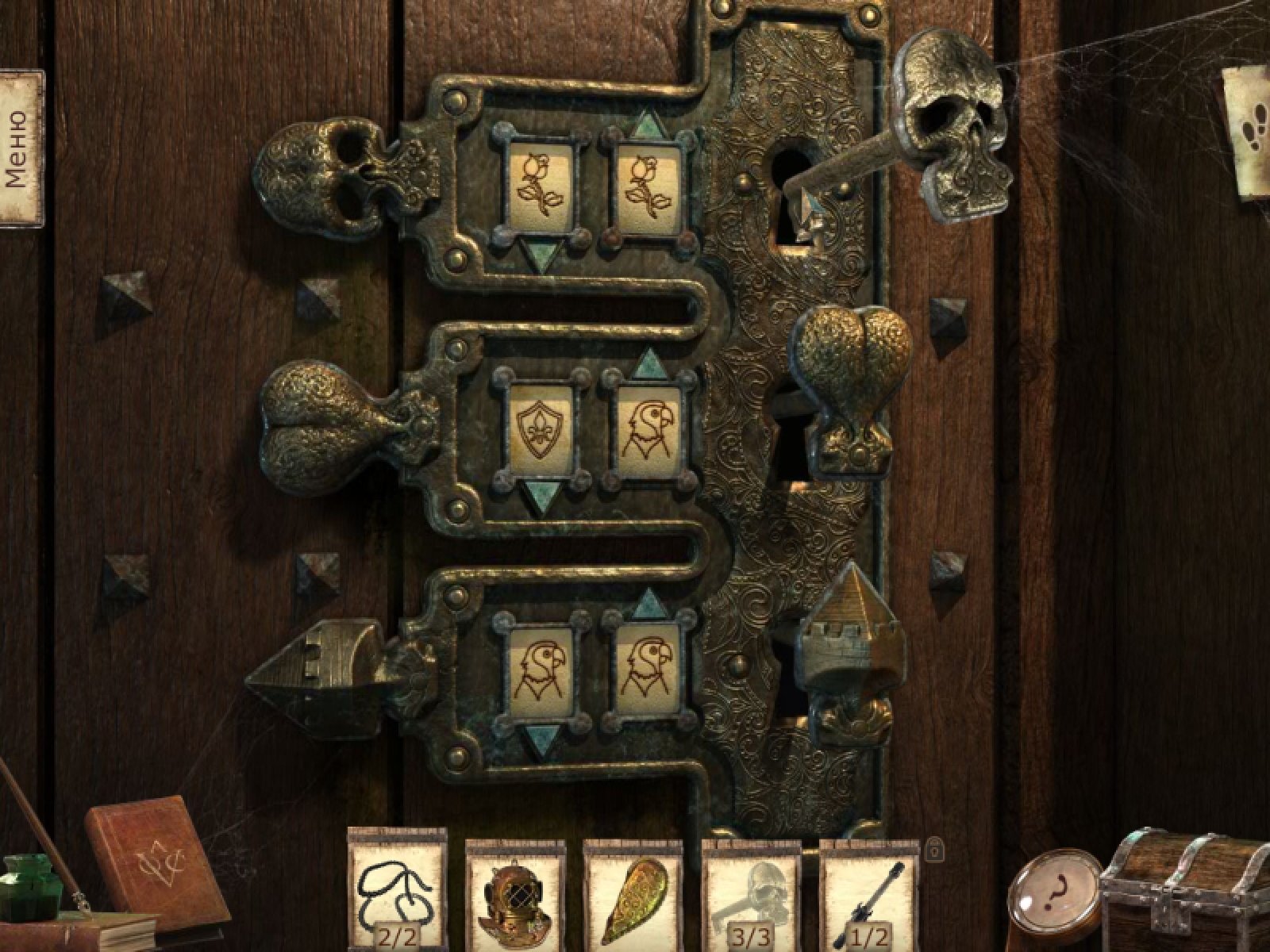Image resolution: width=1270 pixels, height=952 pixels.
Task: Select the shield emblem tile
Action: point(543,431)
